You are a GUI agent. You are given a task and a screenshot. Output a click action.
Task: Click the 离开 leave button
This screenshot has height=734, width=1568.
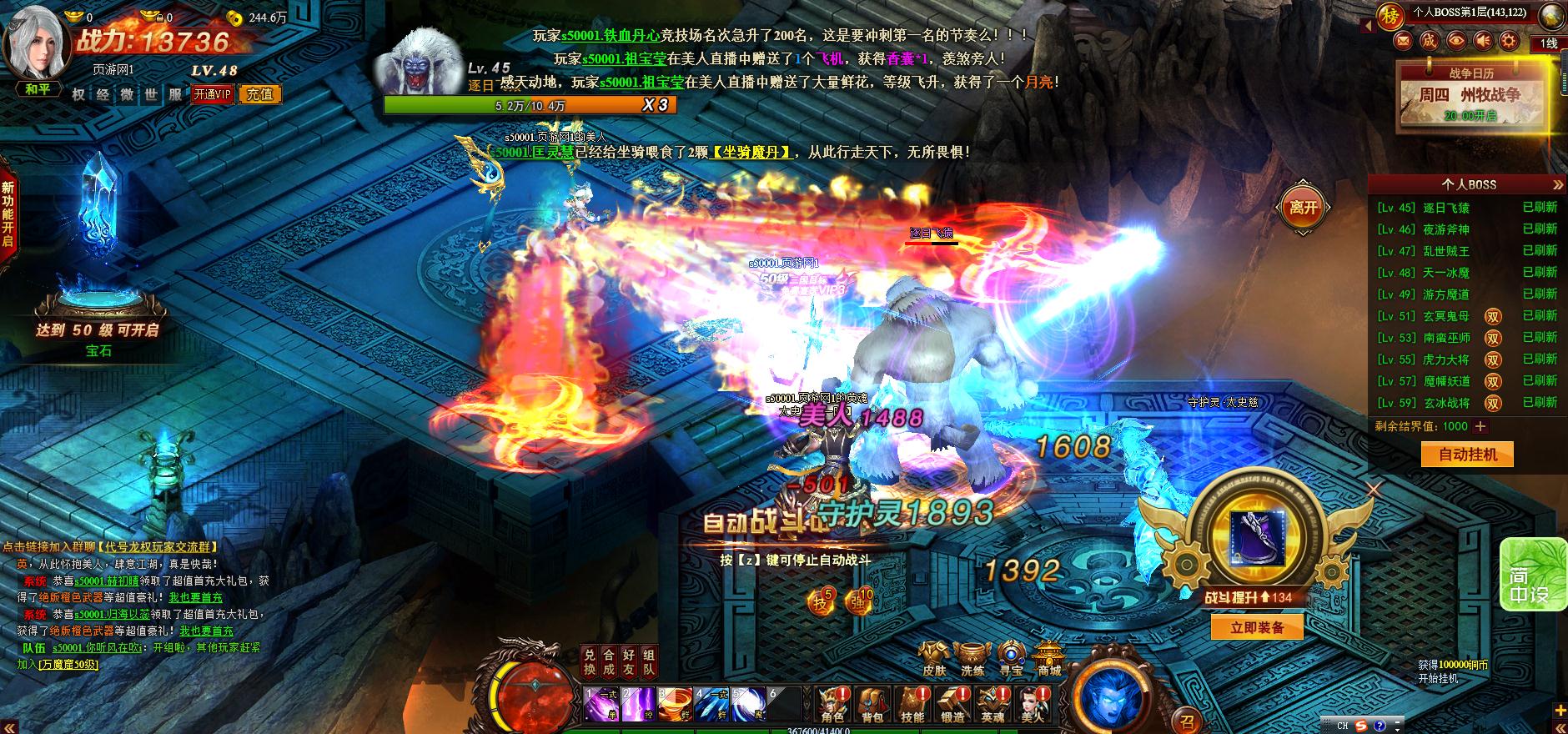[1304, 207]
